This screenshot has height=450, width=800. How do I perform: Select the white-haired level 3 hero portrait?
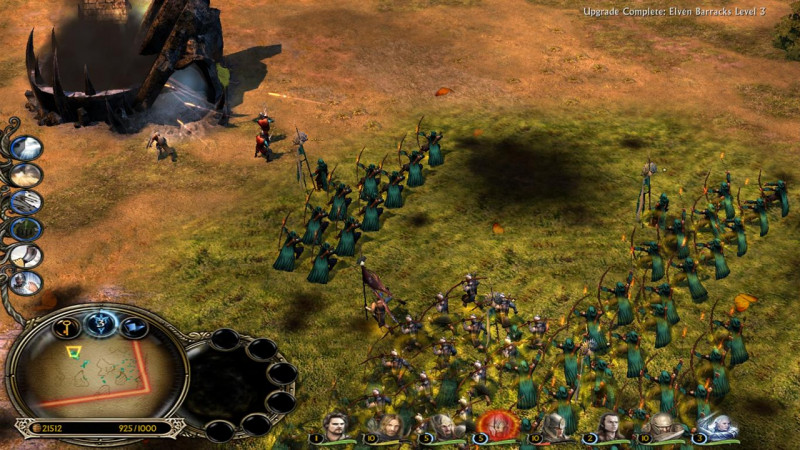click(718, 426)
